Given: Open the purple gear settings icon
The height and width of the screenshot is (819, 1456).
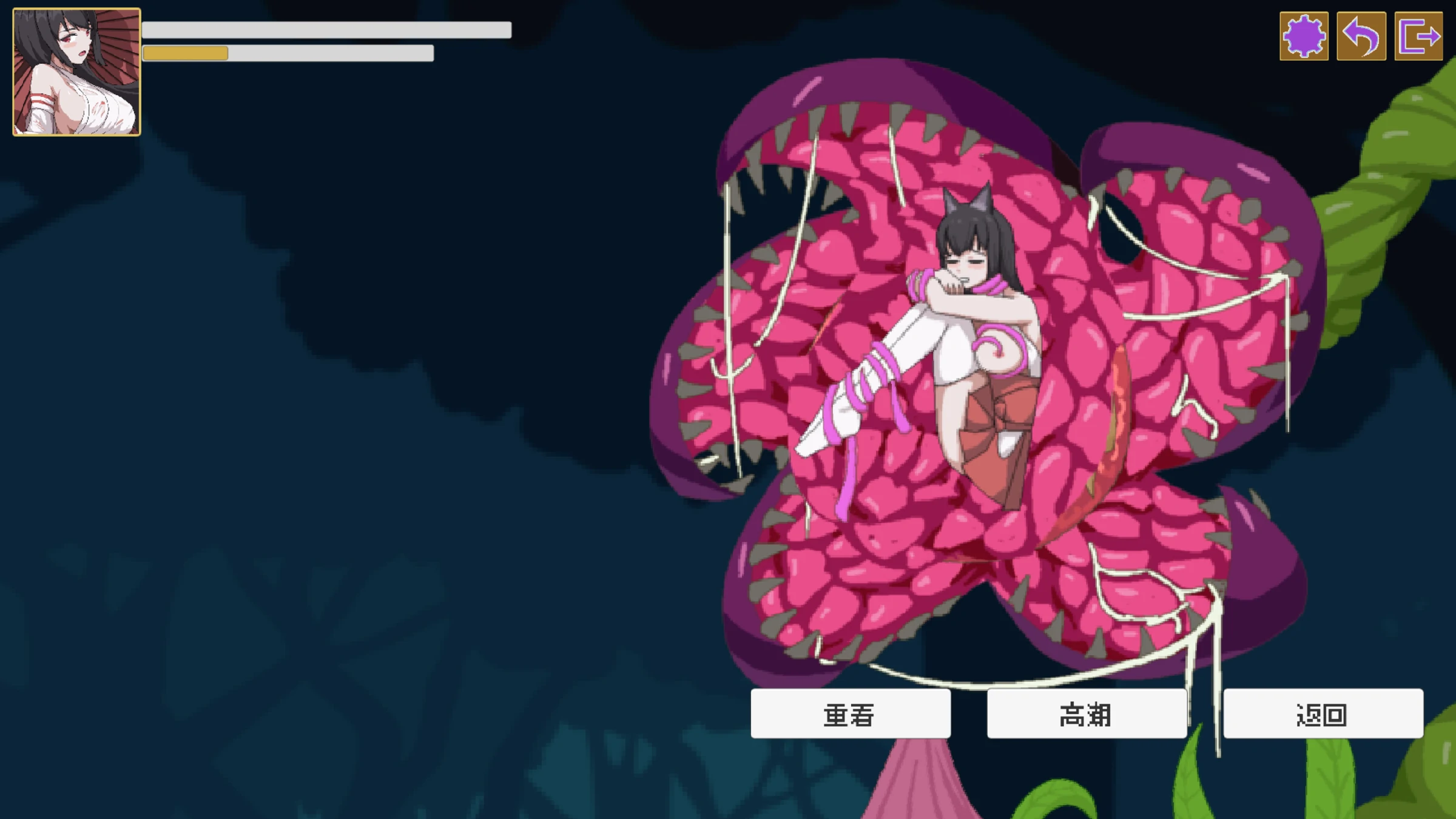Looking at the screenshot, I should click(1304, 36).
